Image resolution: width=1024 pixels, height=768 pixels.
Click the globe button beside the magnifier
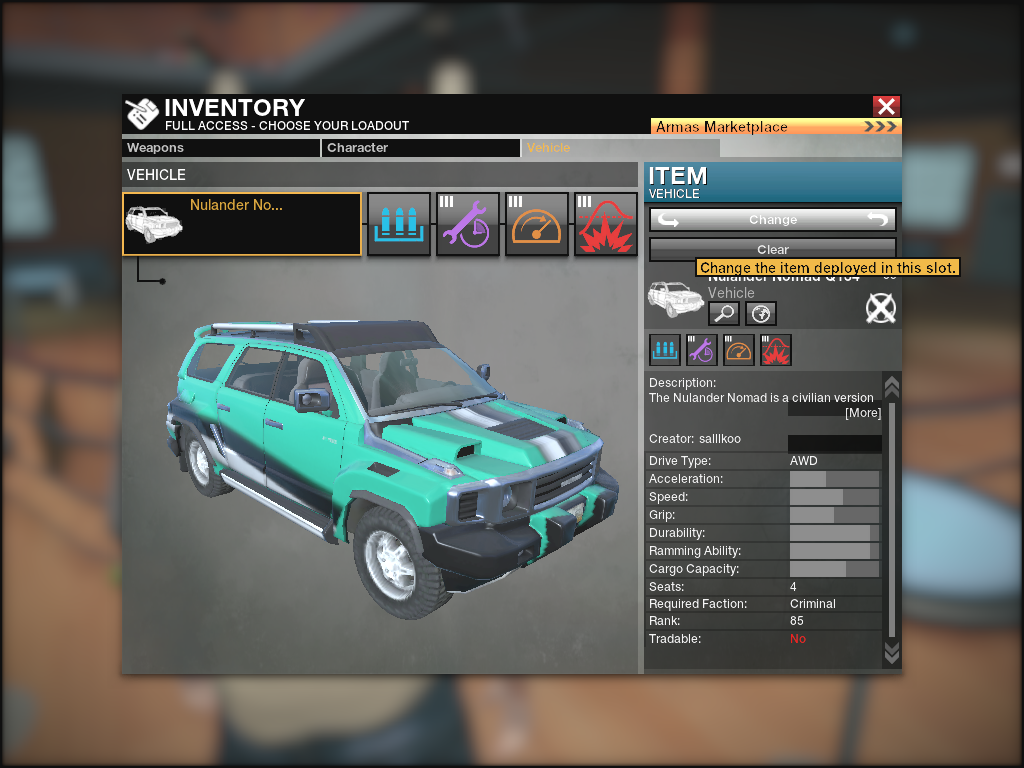761,314
